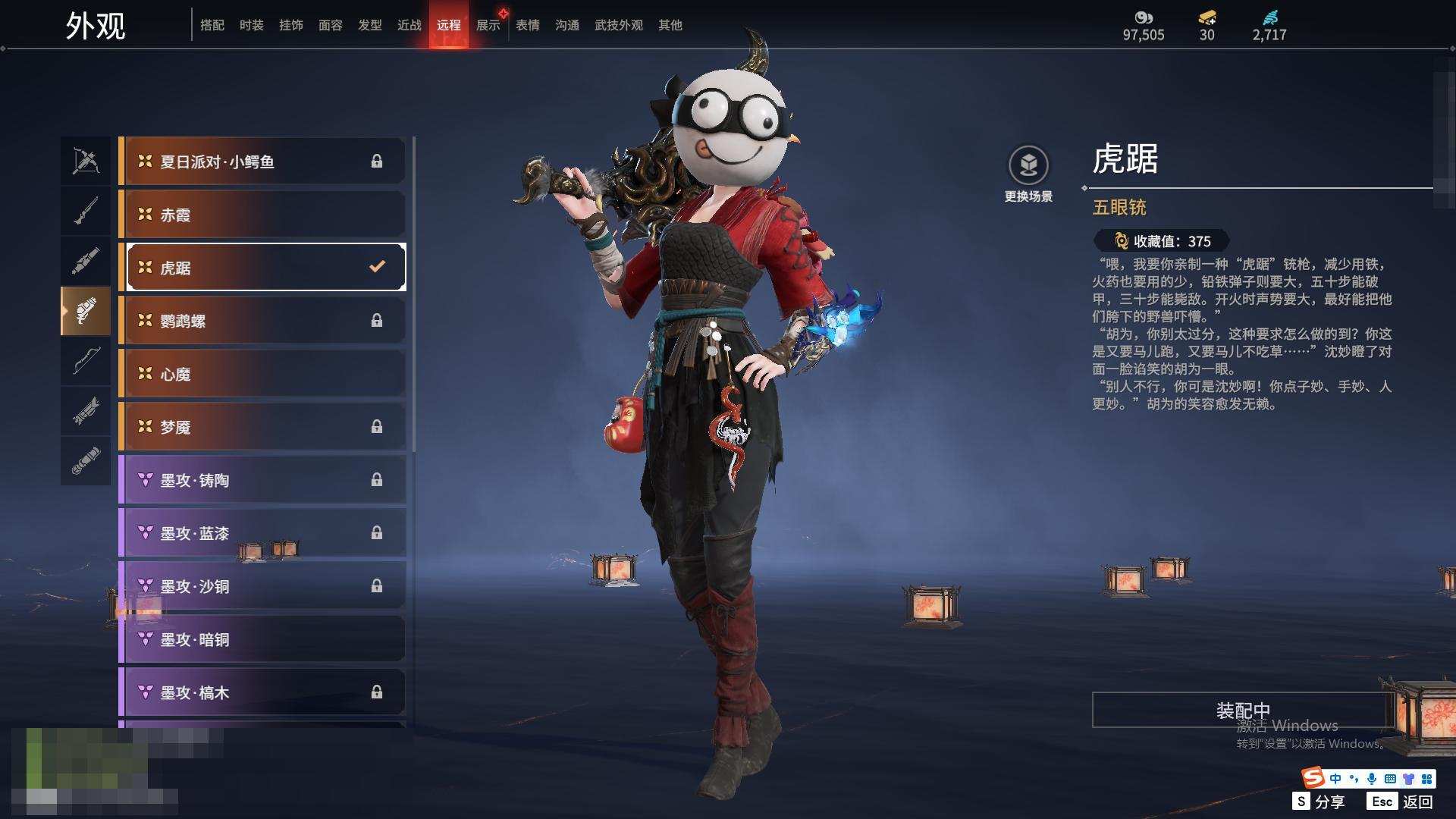Choose the 夏日派对·小鳄鱼 skin

pos(262,162)
